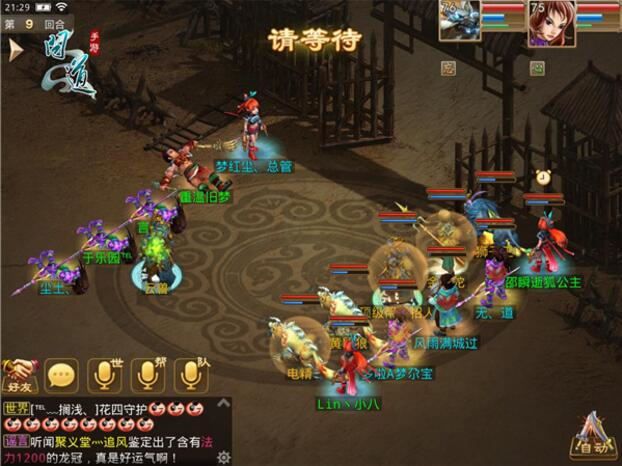Viewport: 622px width, 466px height.
Task: Expand the side panel with the golden arrow
Action: 15,51
